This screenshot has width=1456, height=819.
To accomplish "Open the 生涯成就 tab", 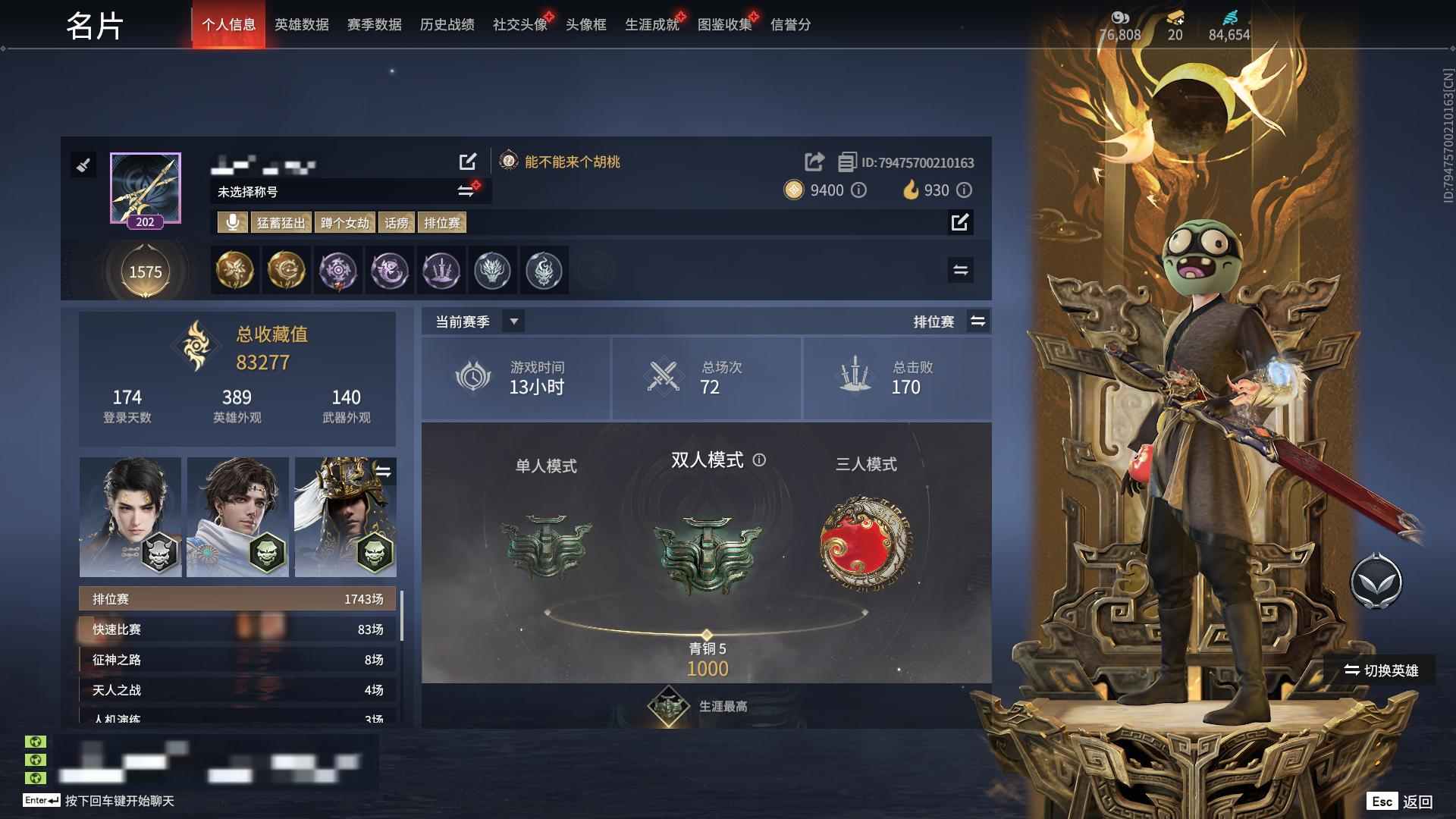I will [651, 24].
